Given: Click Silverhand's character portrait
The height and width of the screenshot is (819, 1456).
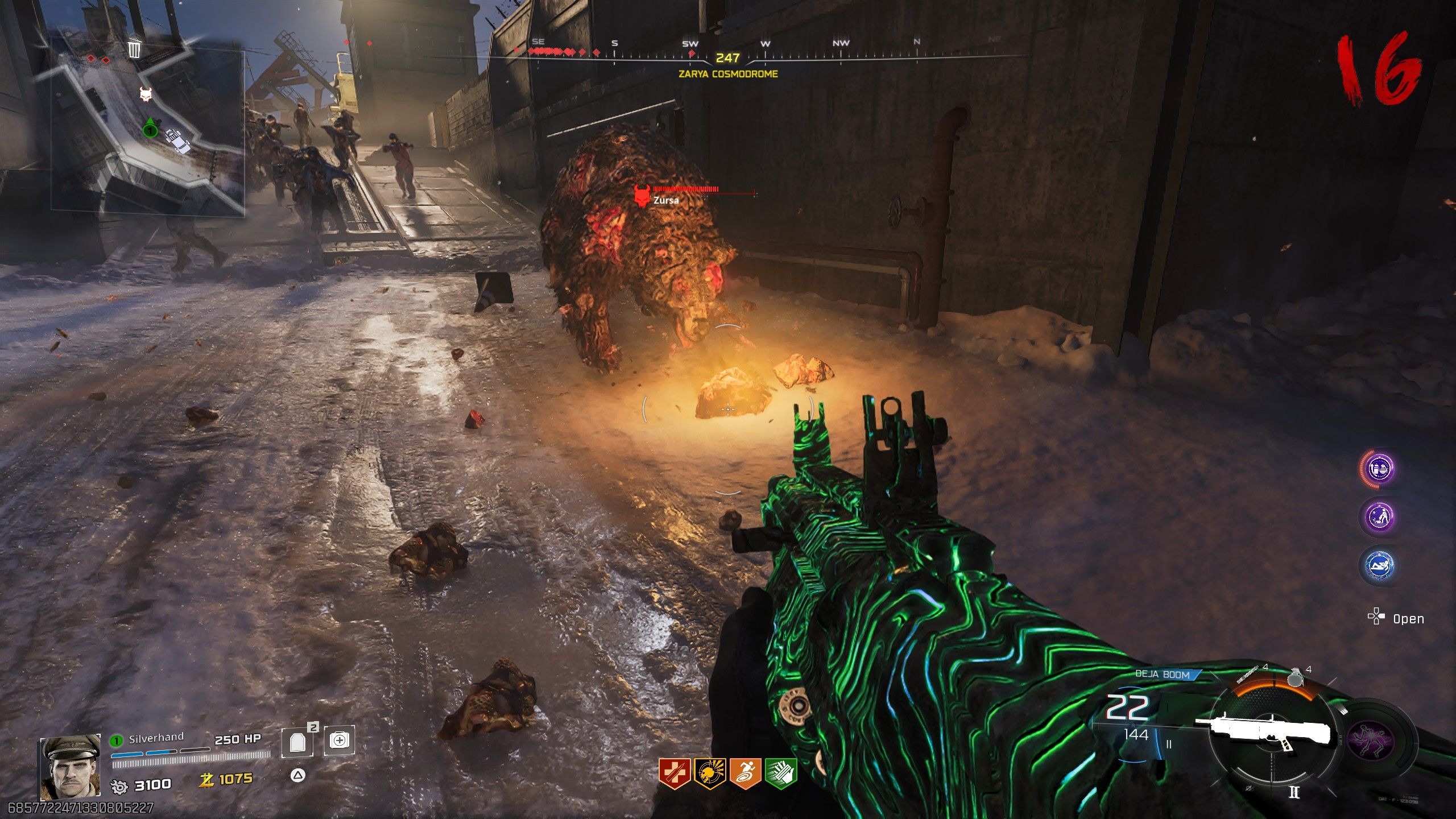Looking at the screenshot, I should pyautogui.click(x=70, y=767).
